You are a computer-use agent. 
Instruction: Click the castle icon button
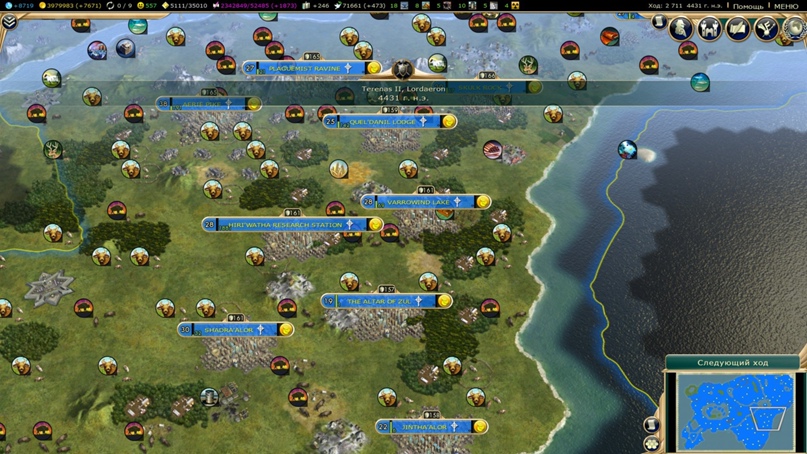coord(710,29)
